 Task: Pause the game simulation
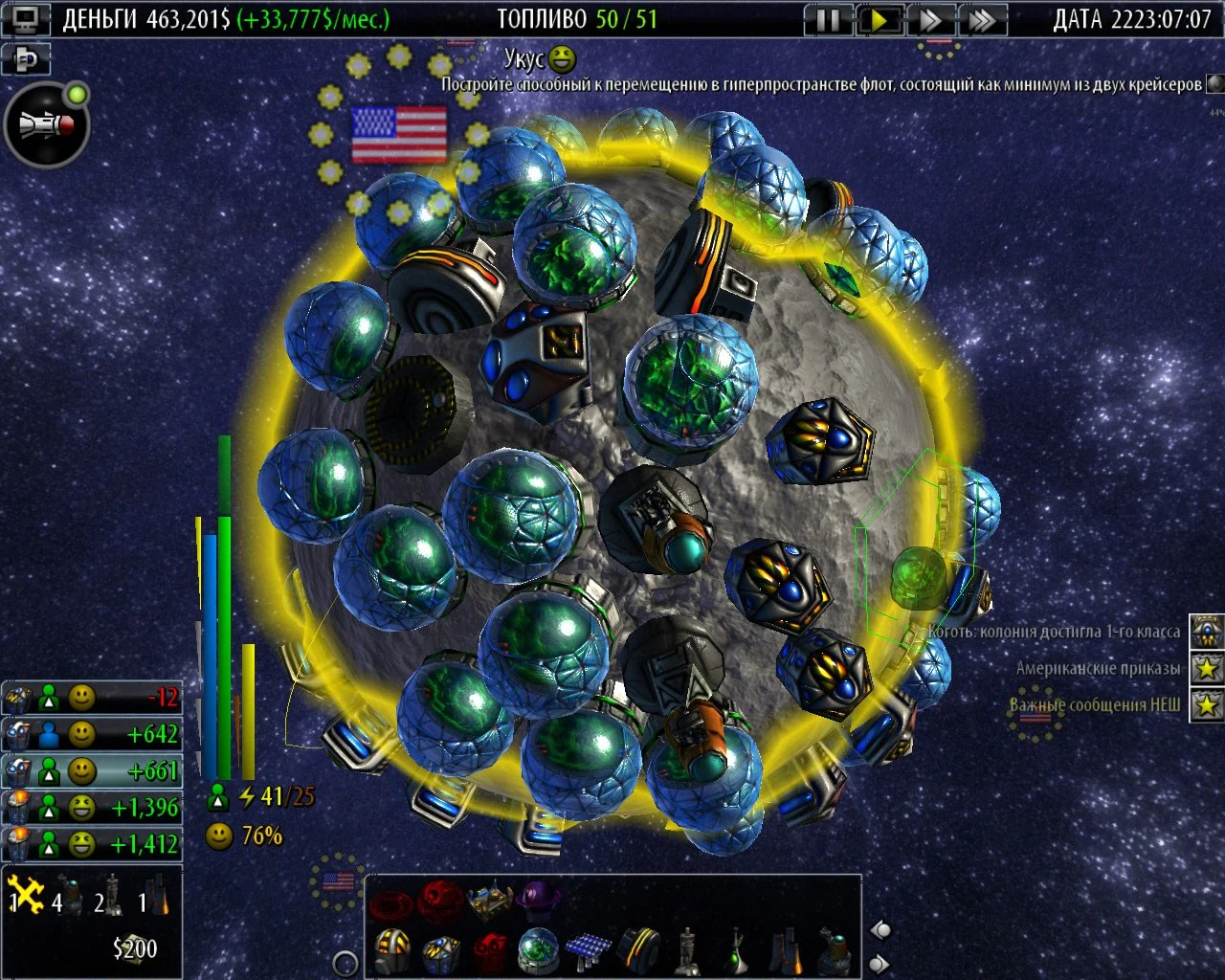click(828, 19)
